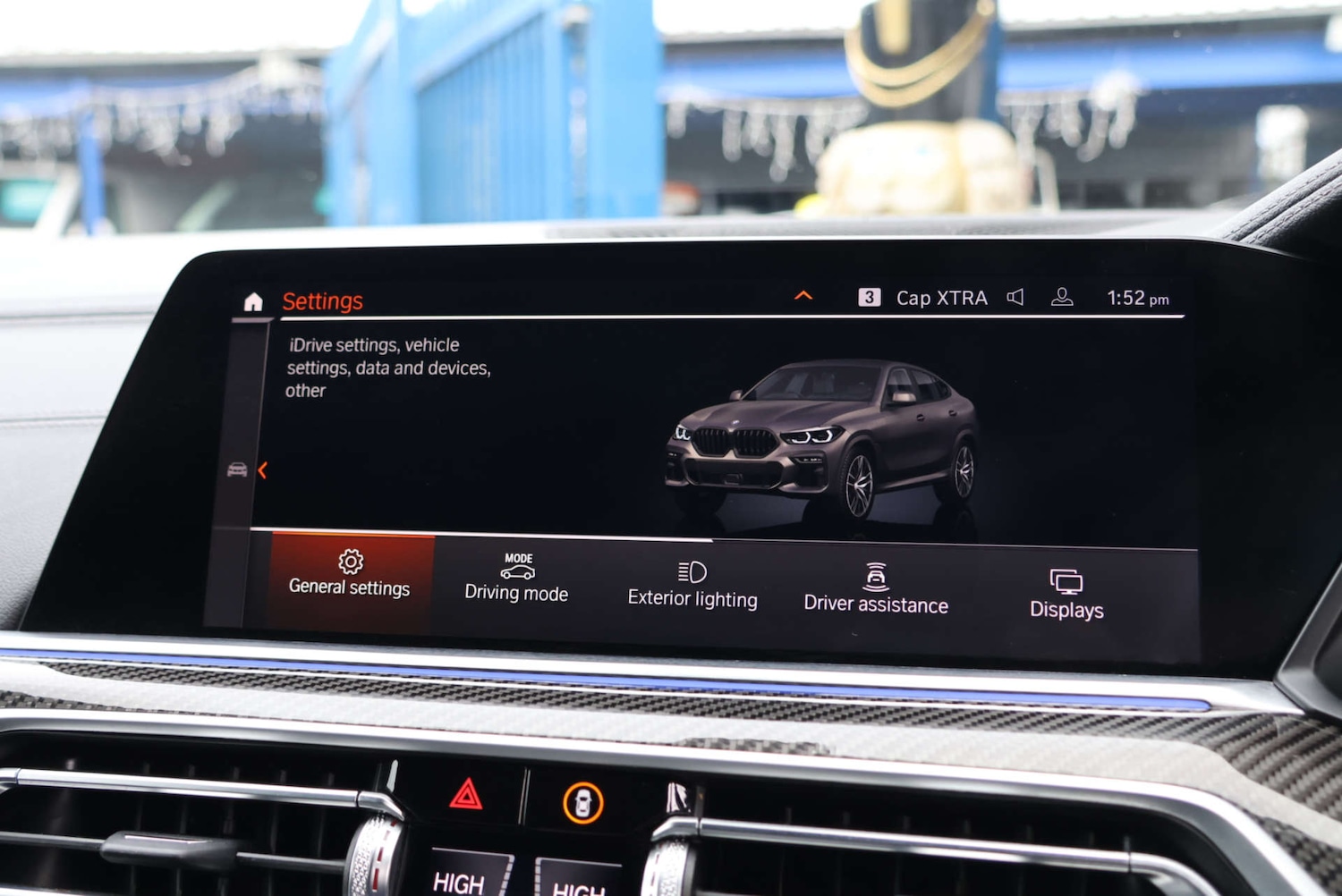This screenshot has height=896, width=1342.
Task: Open Exterior lighting via the headlight icon
Action: pos(691,572)
